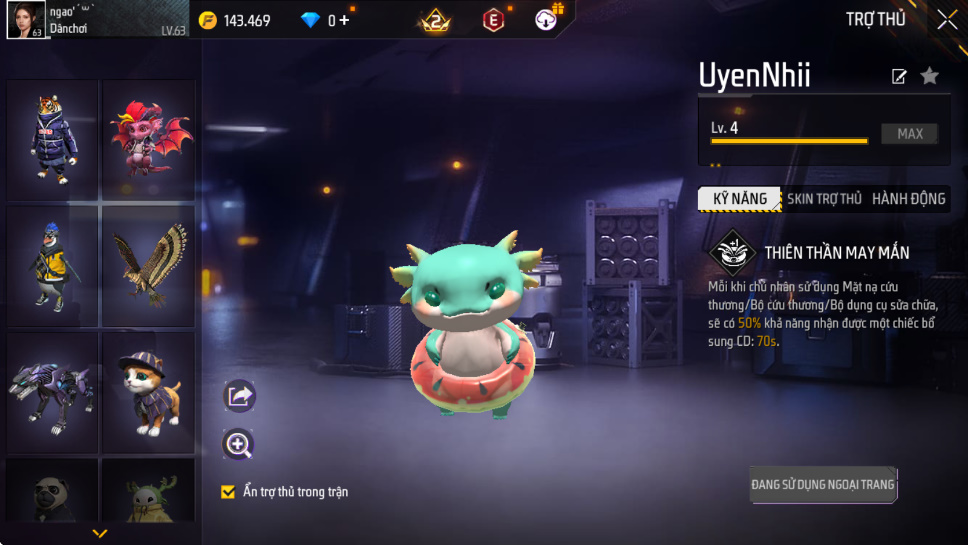Screen dimensions: 968x545
Task: Add diamonds with the plus button
Action: 345,20
